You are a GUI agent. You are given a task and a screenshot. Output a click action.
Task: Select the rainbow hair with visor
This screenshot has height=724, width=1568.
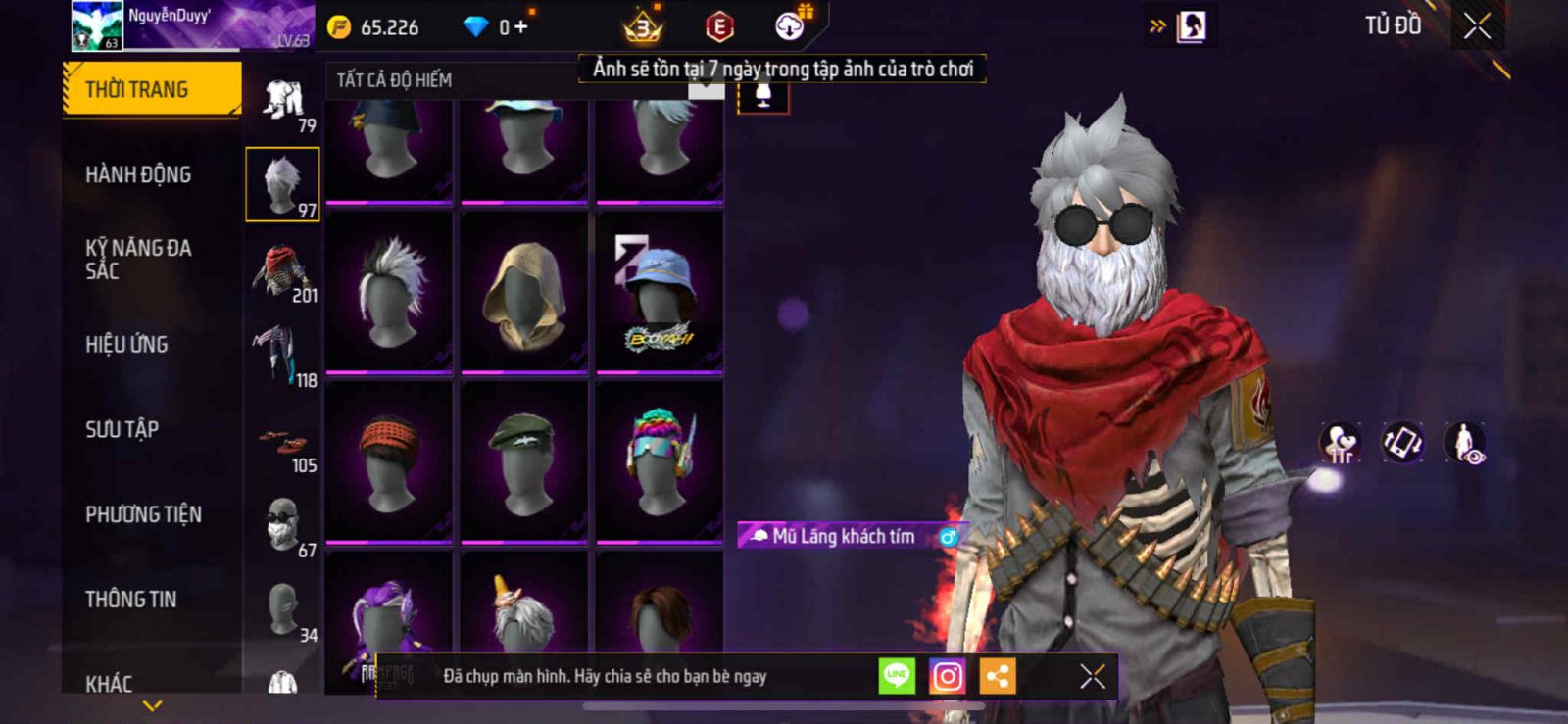click(x=660, y=461)
